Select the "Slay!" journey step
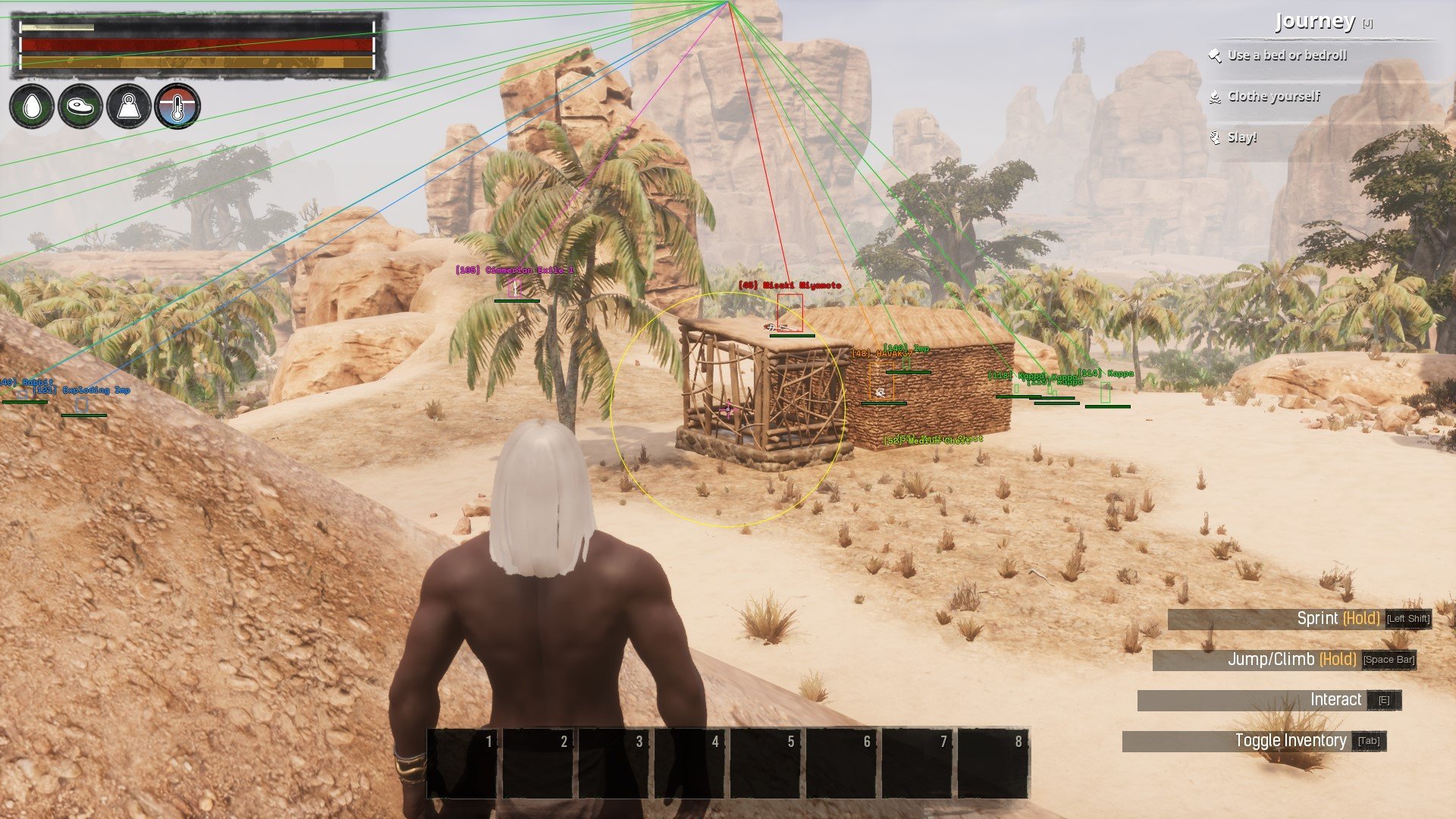The image size is (1456, 819). [1241, 137]
